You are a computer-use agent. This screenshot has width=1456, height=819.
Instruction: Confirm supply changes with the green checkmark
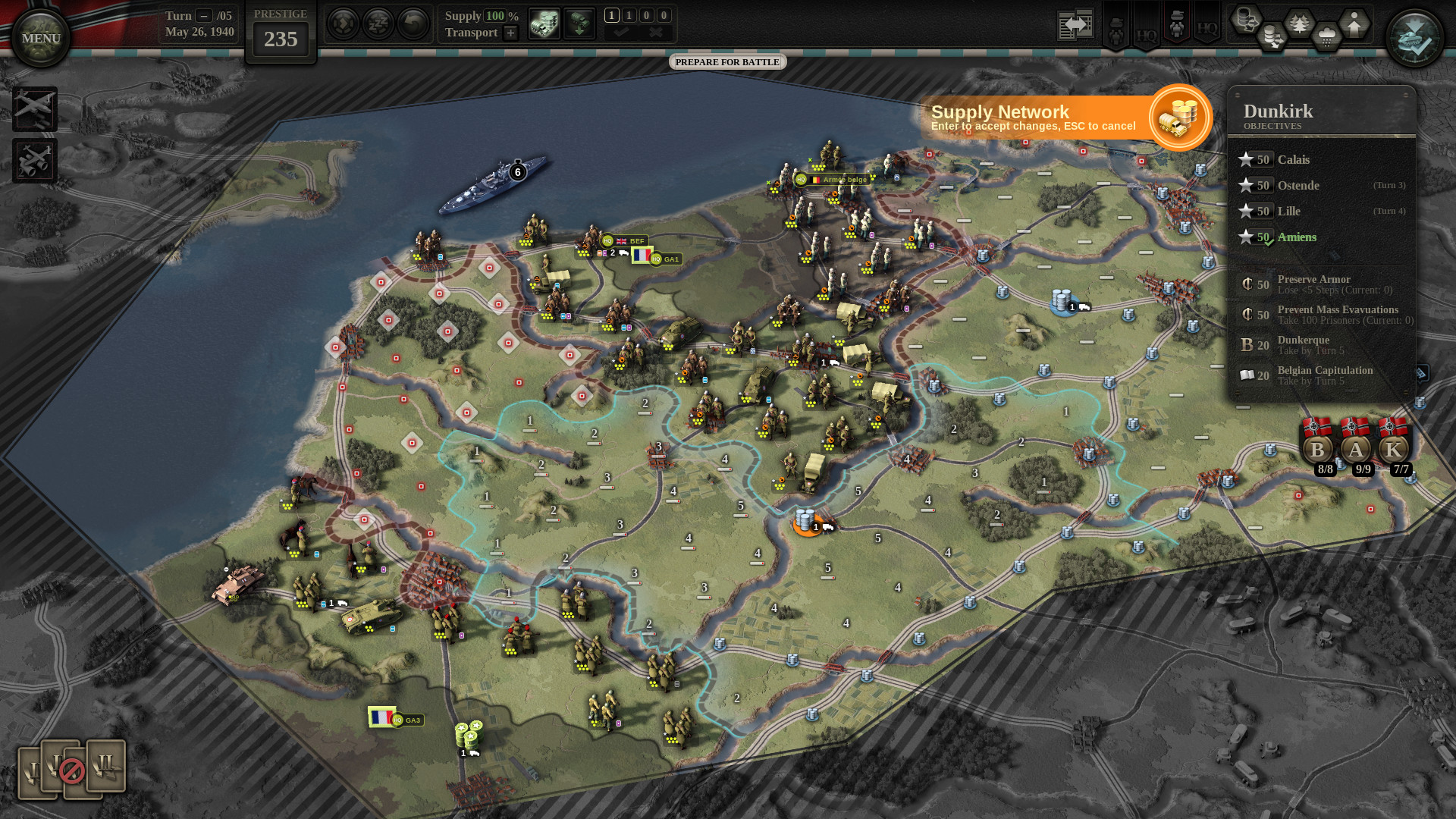(x=622, y=33)
